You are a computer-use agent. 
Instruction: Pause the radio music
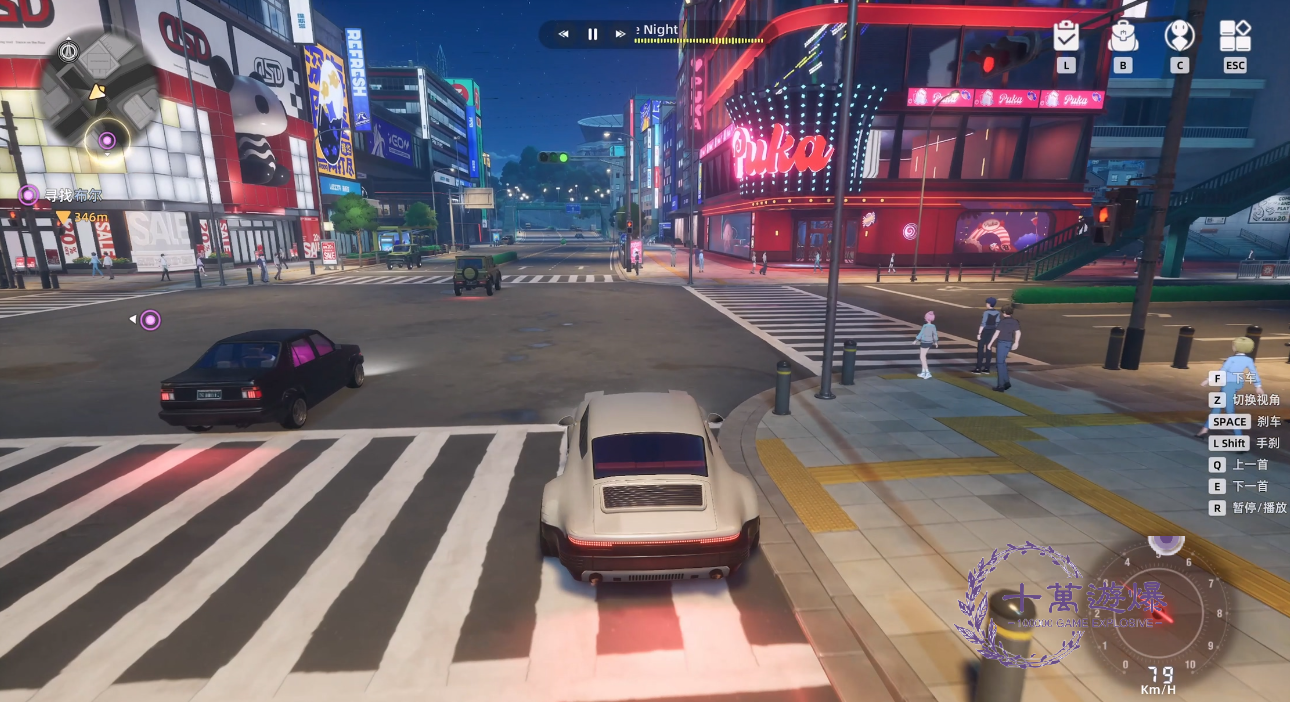(592, 34)
